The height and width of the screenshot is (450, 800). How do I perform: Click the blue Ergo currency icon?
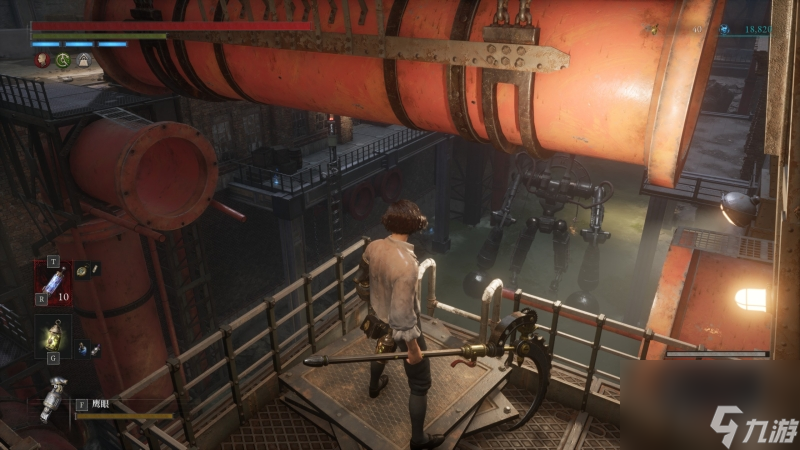click(x=725, y=31)
